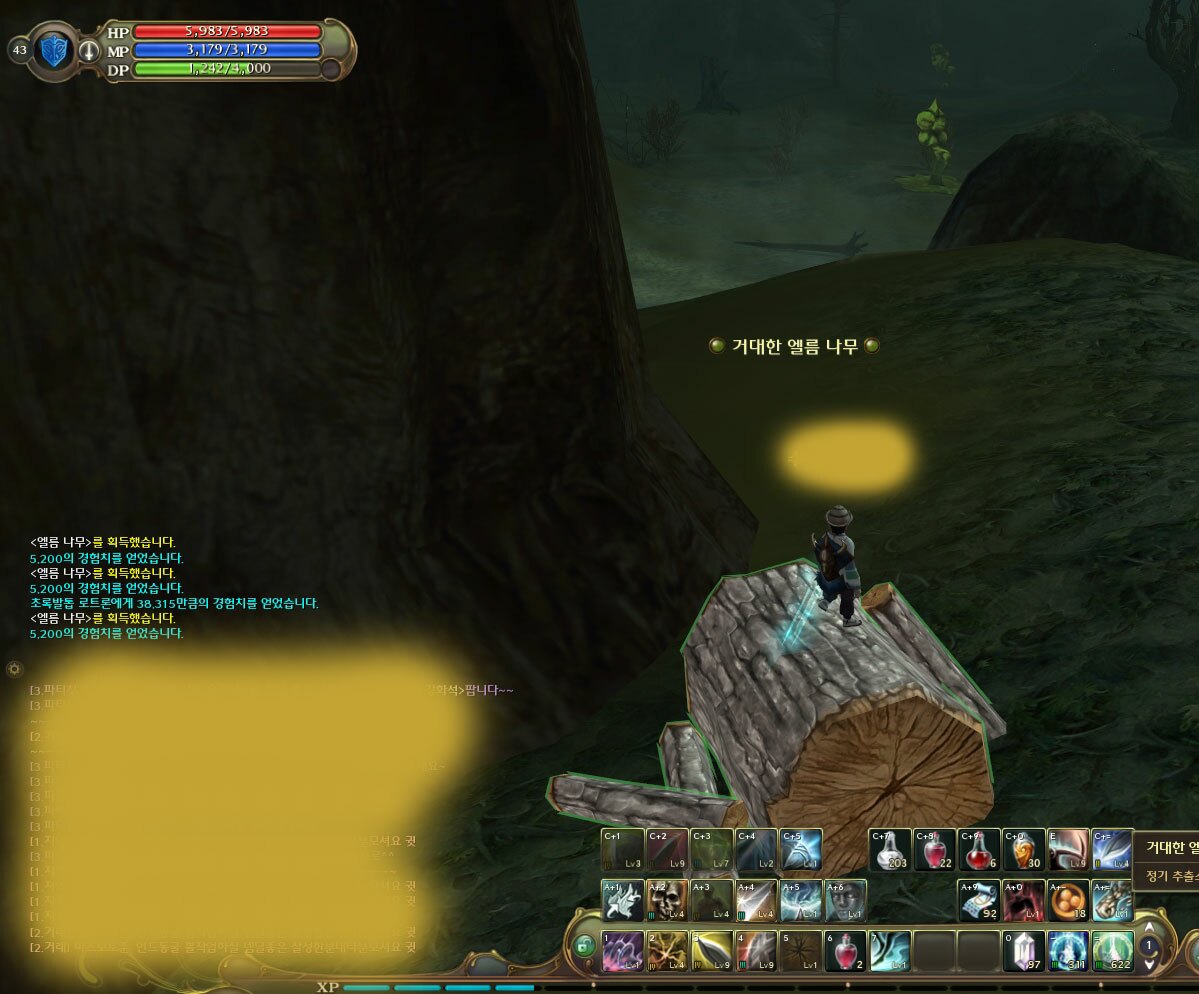The image size is (1199, 994).
Task: Use the scroll item with 92 count
Action: [x=979, y=900]
